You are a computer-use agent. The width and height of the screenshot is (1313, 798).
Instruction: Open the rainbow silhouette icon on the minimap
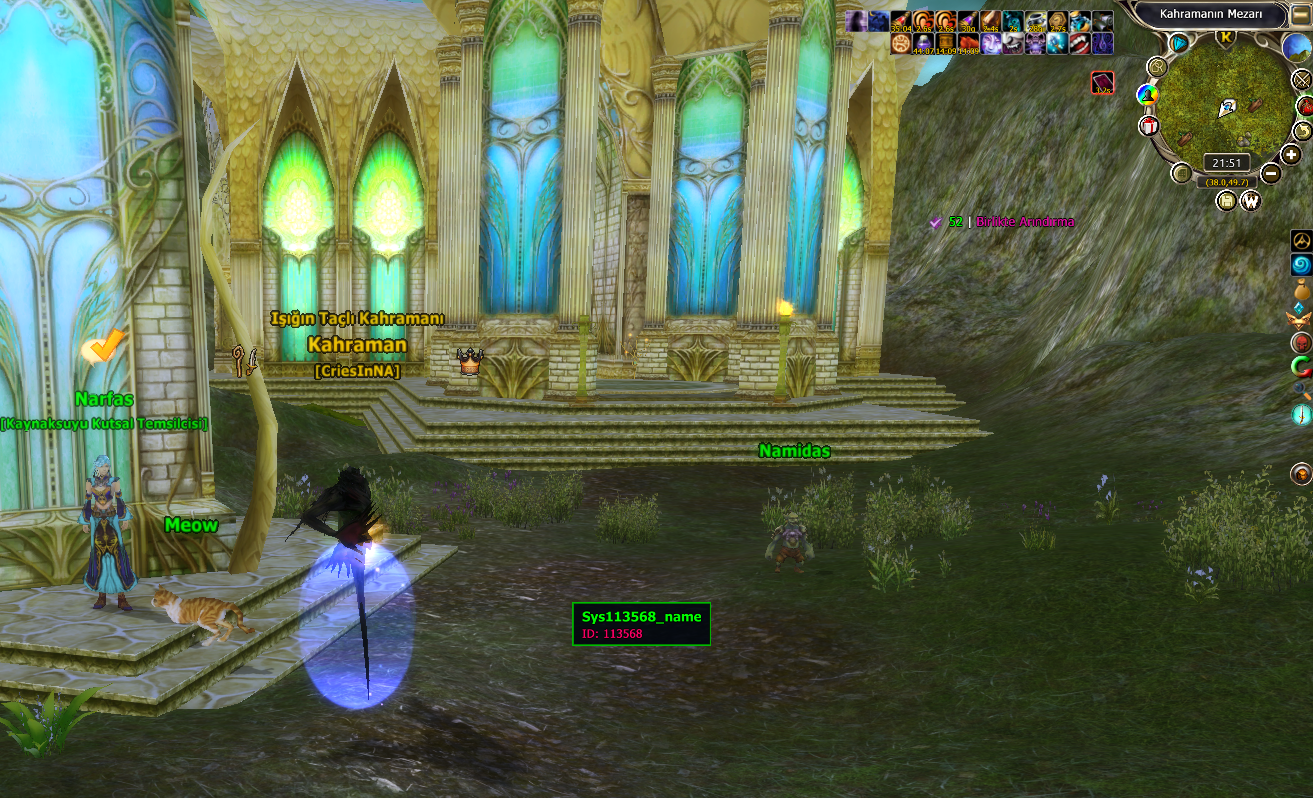tap(1147, 95)
